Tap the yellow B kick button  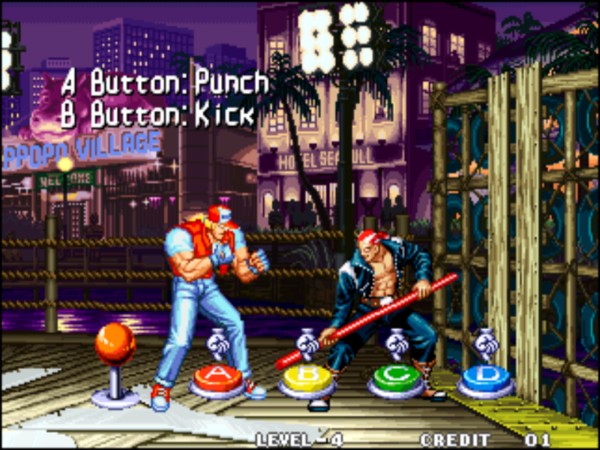tap(305, 378)
